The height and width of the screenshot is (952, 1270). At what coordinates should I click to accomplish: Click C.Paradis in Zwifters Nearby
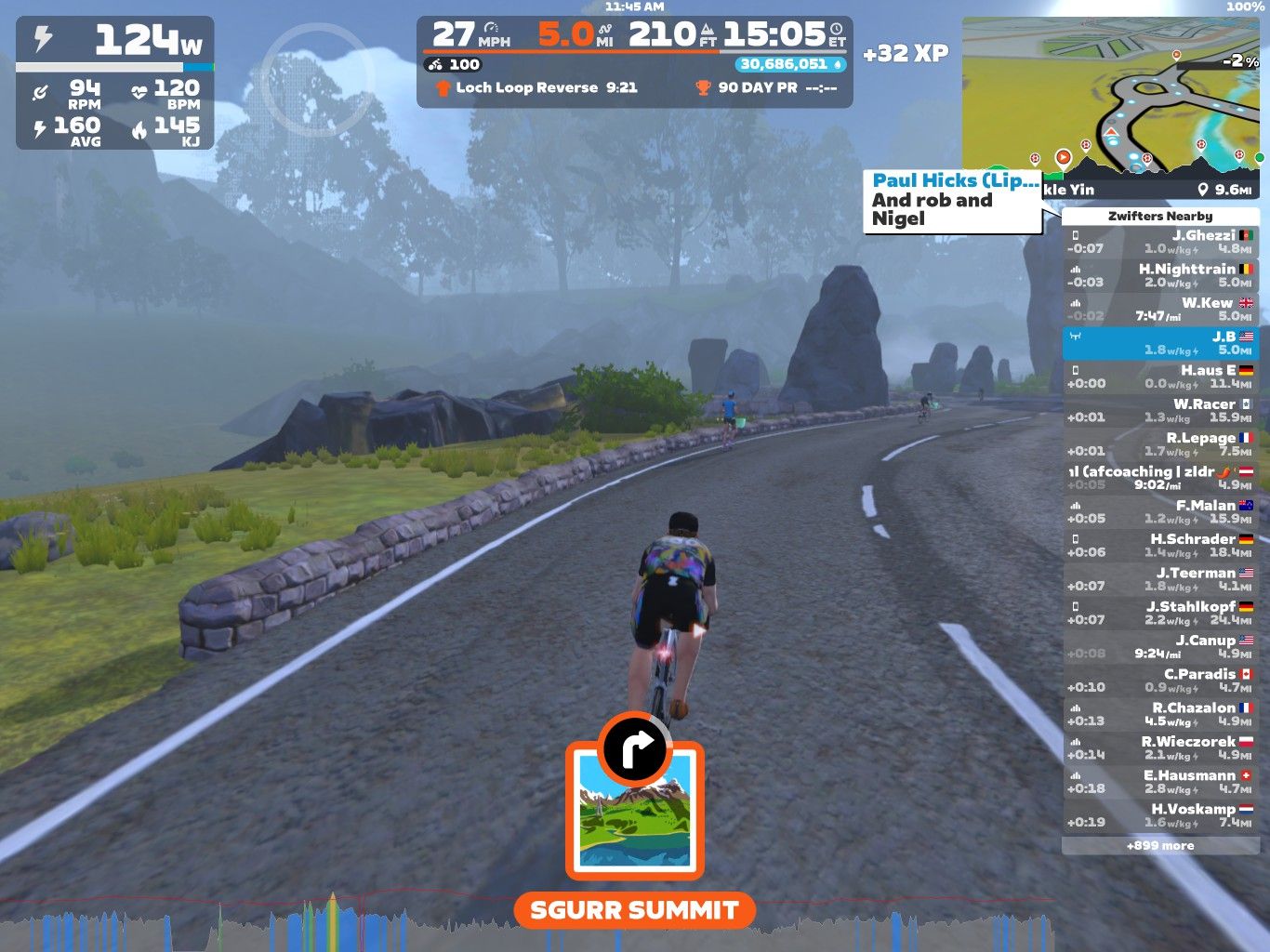coord(1160,680)
